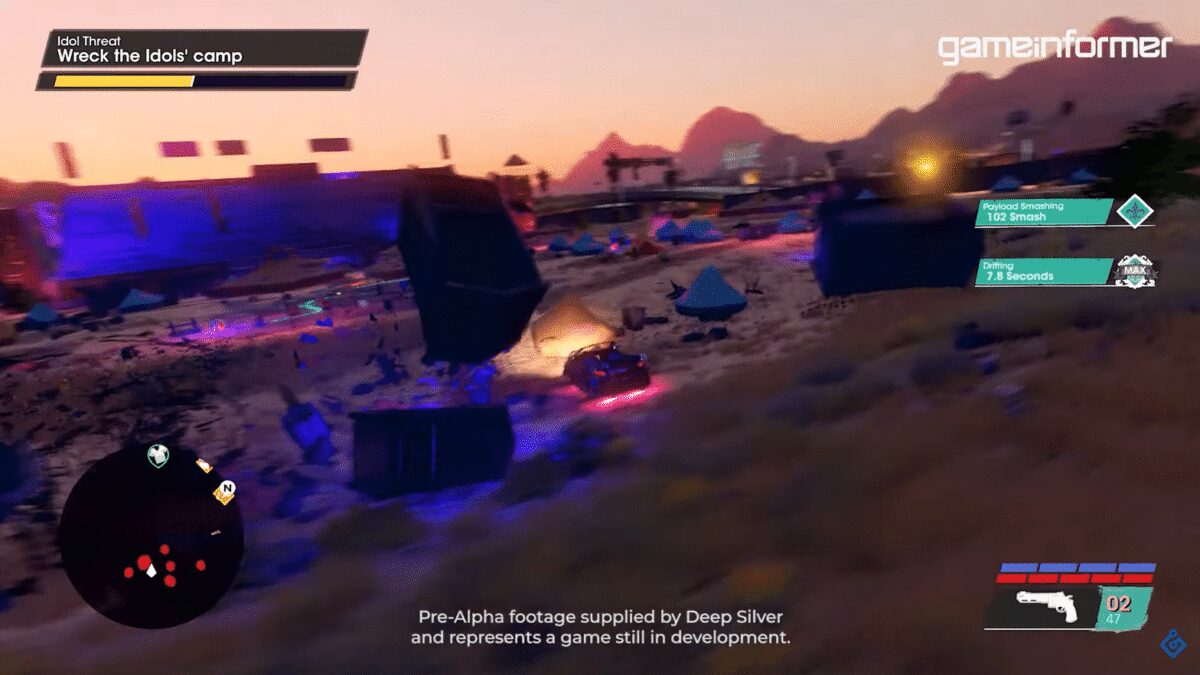Click the minimap's north N compass marker
Image resolution: width=1200 pixels, height=675 pixels.
pyautogui.click(x=225, y=490)
